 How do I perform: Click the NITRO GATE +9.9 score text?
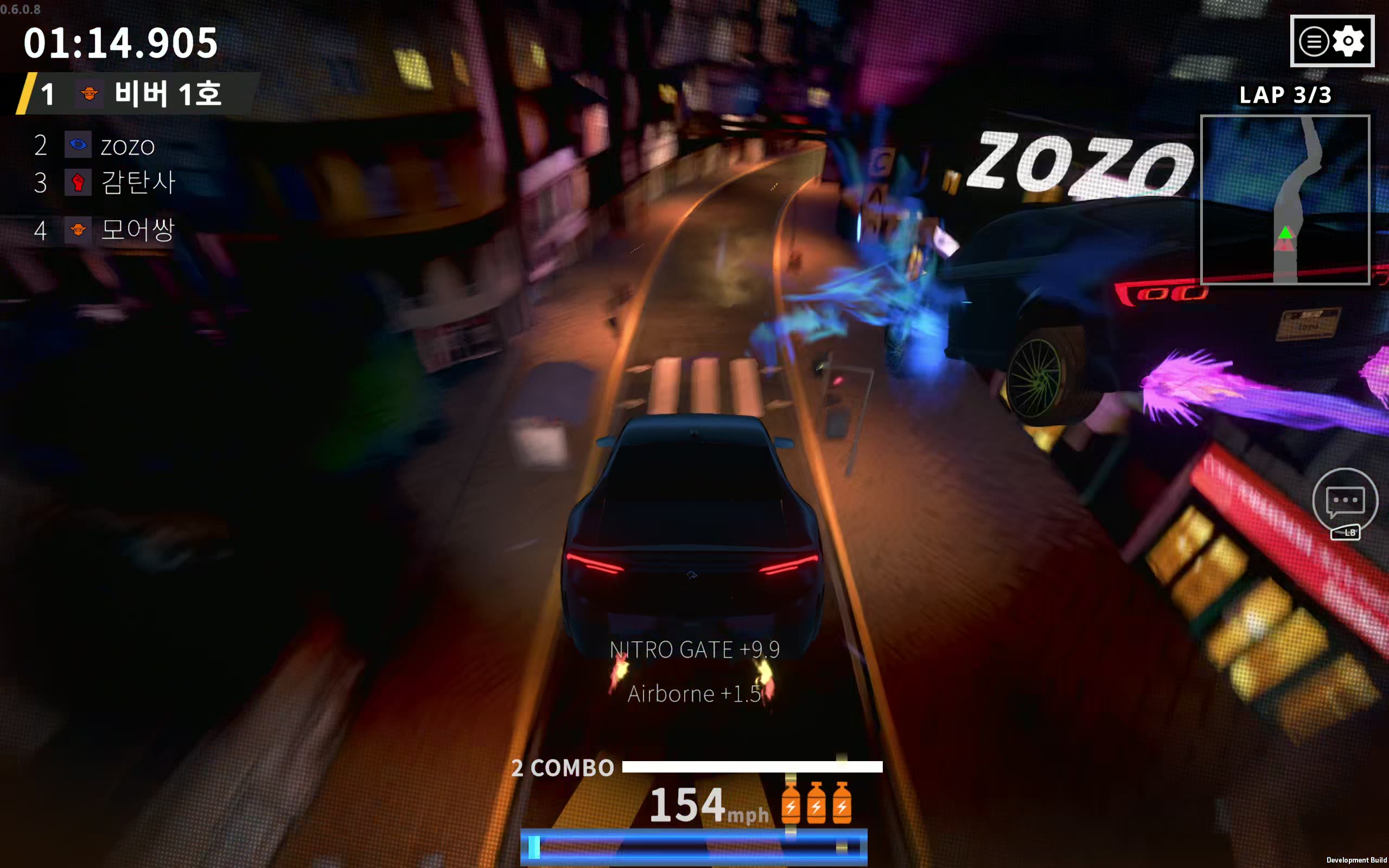(x=694, y=649)
